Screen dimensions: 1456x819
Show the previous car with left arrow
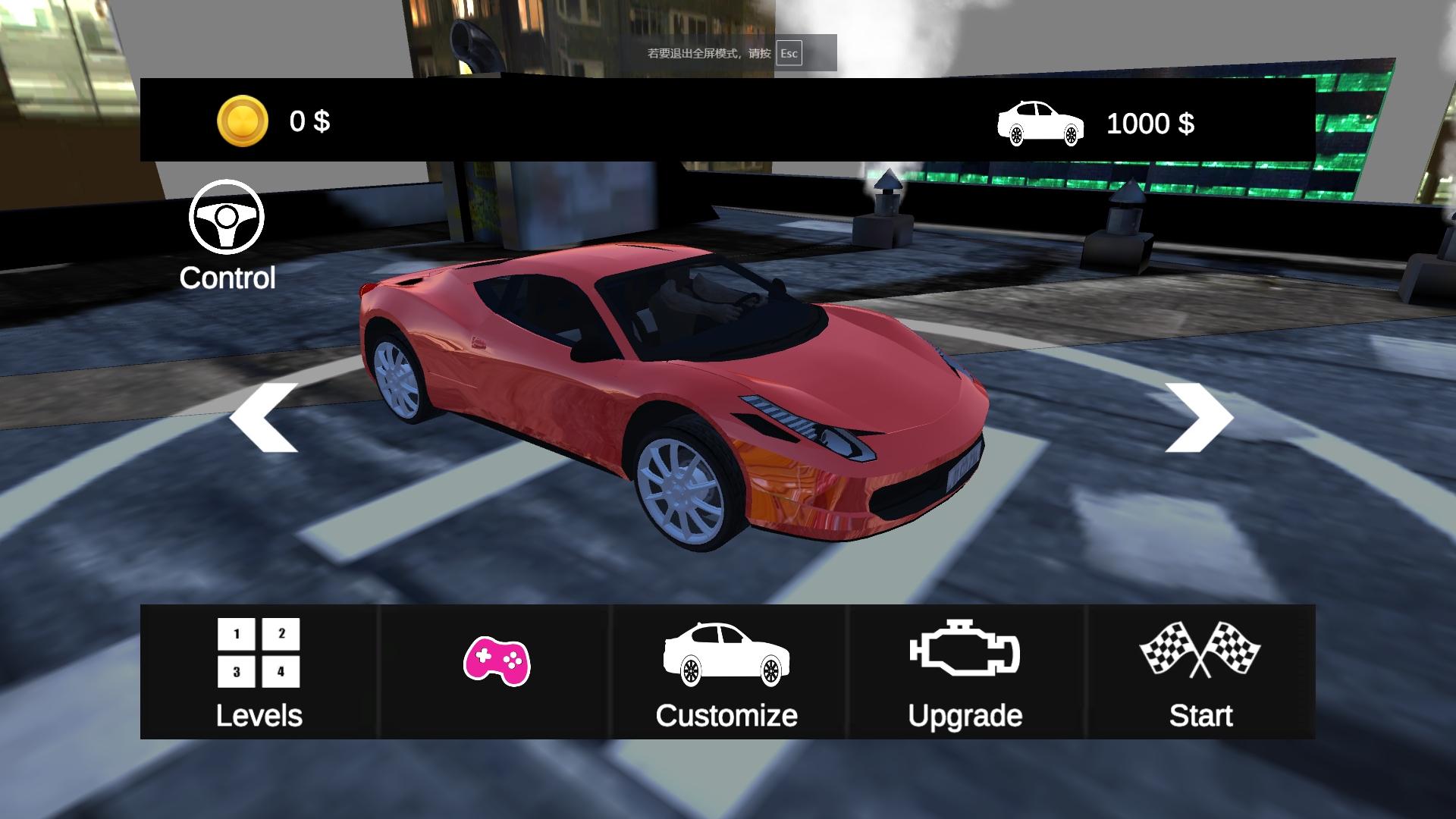tap(264, 418)
